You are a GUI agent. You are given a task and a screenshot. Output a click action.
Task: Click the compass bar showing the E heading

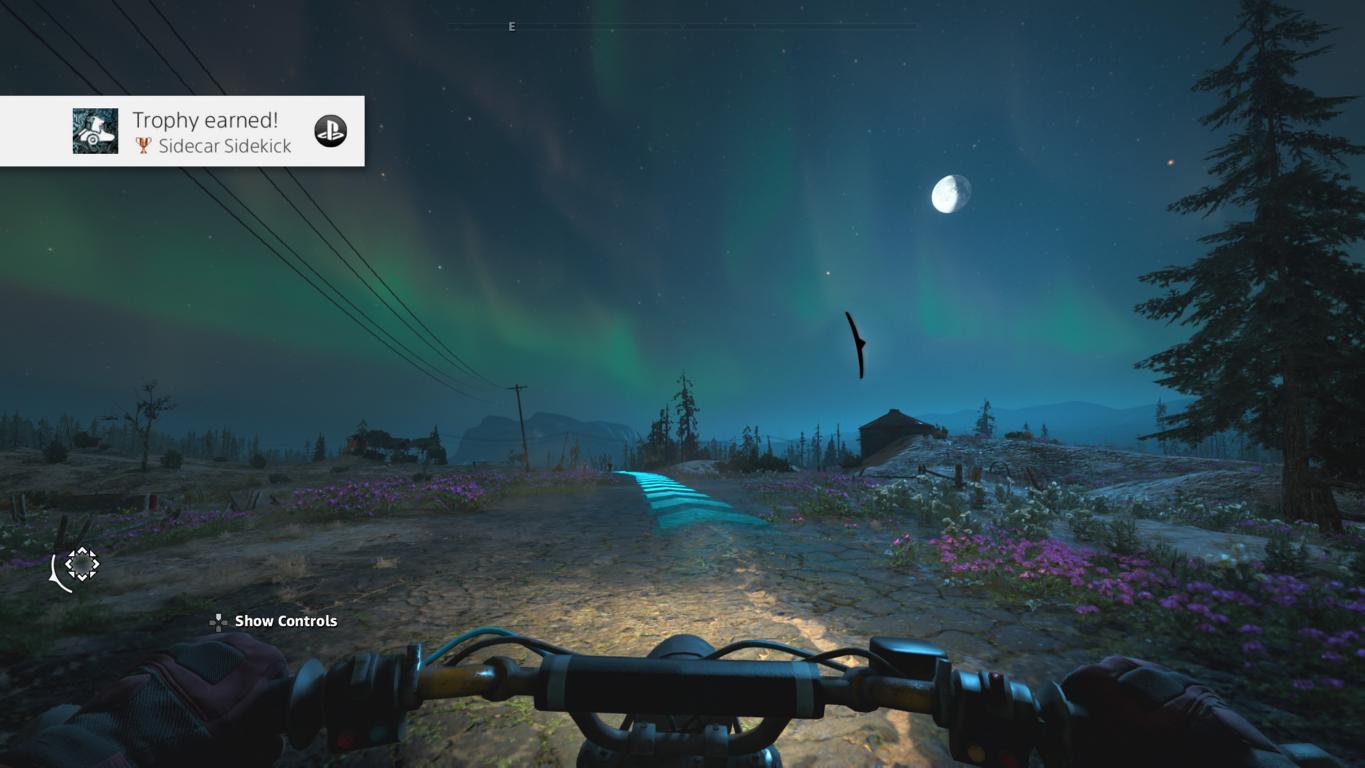pos(680,26)
